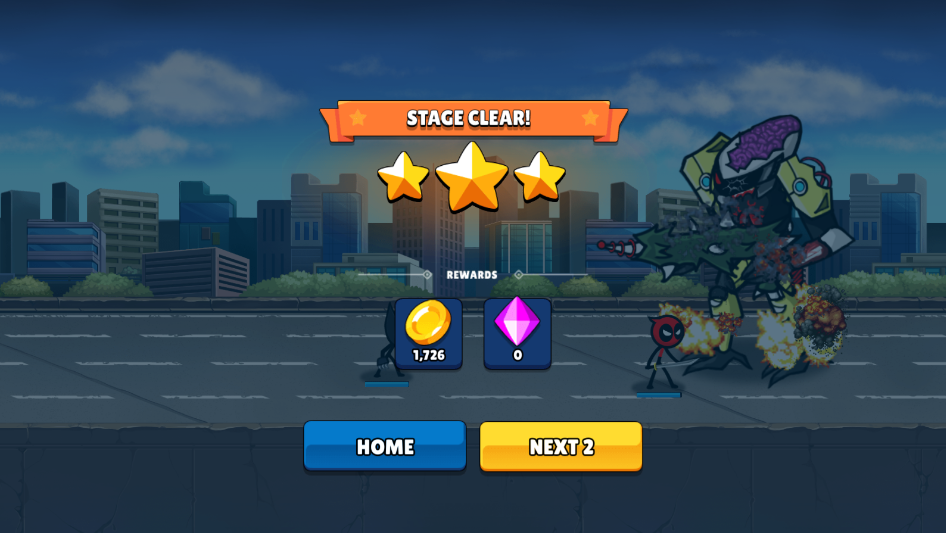Select the gold coin reward tile
946x533 pixels.
[x=429, y=332]
